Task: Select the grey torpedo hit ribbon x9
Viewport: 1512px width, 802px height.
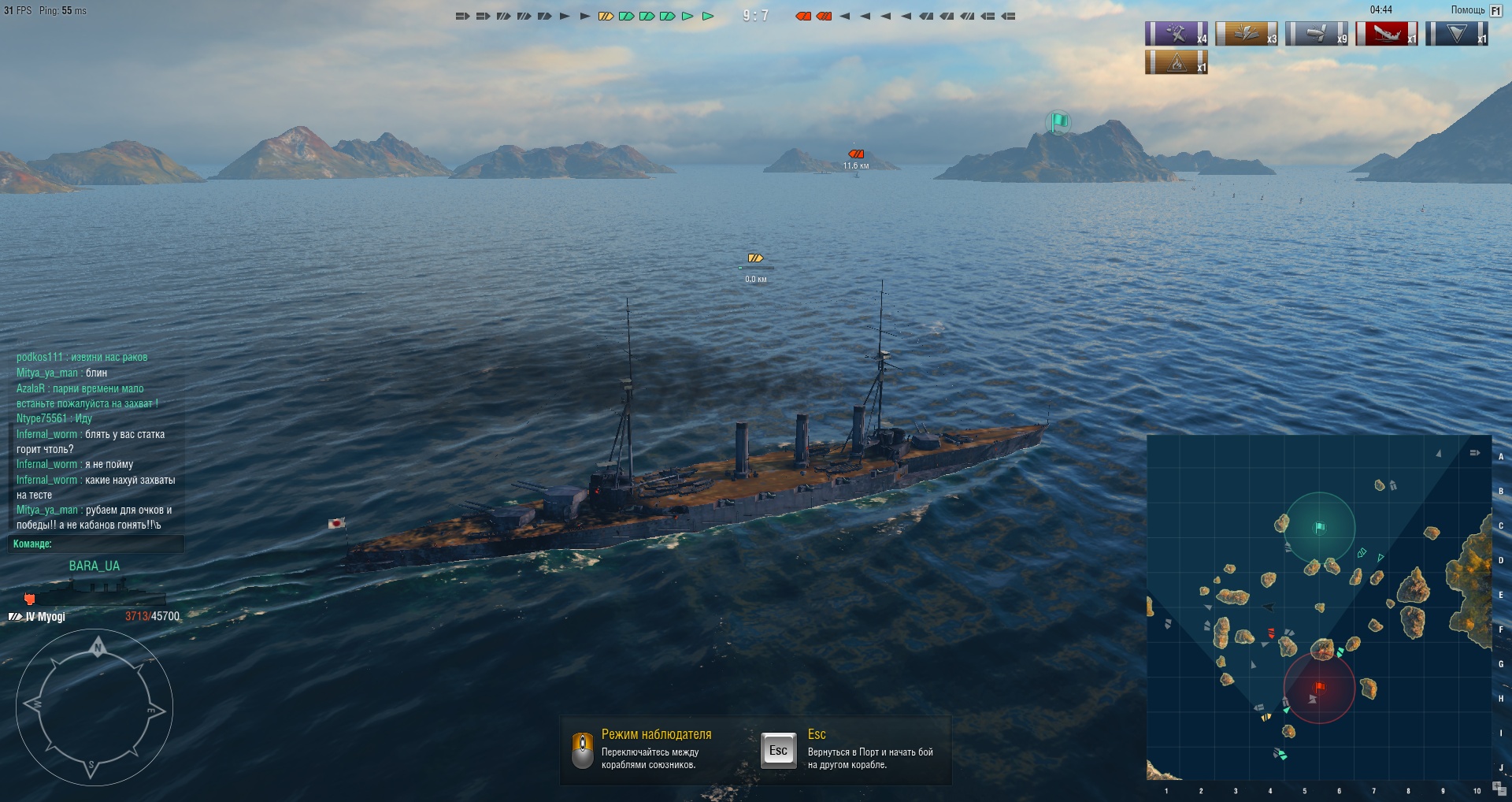Action: [x=1316, y=34]
